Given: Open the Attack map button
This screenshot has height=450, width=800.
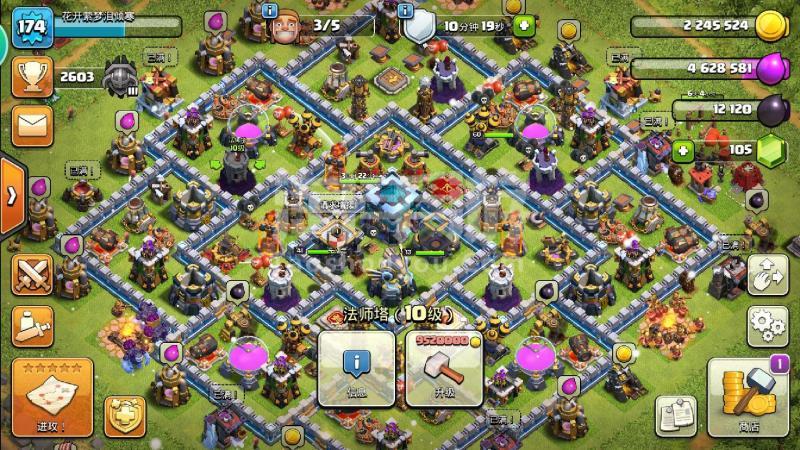Looking at the screenshot, I should (53, 397).
